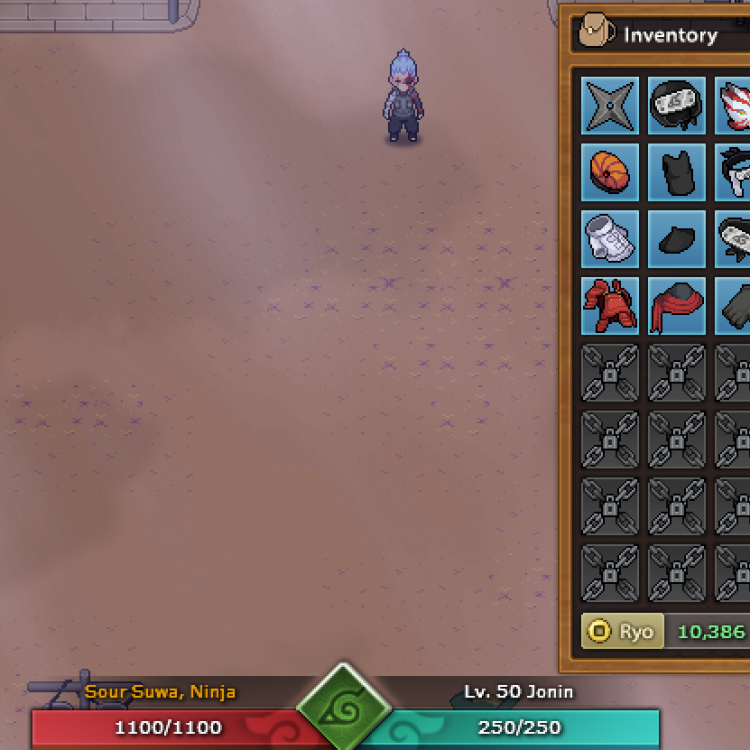Viewport: 750px width, 750px height.
Task: Select the red scarf item
Action: click(x=677, y=306)
